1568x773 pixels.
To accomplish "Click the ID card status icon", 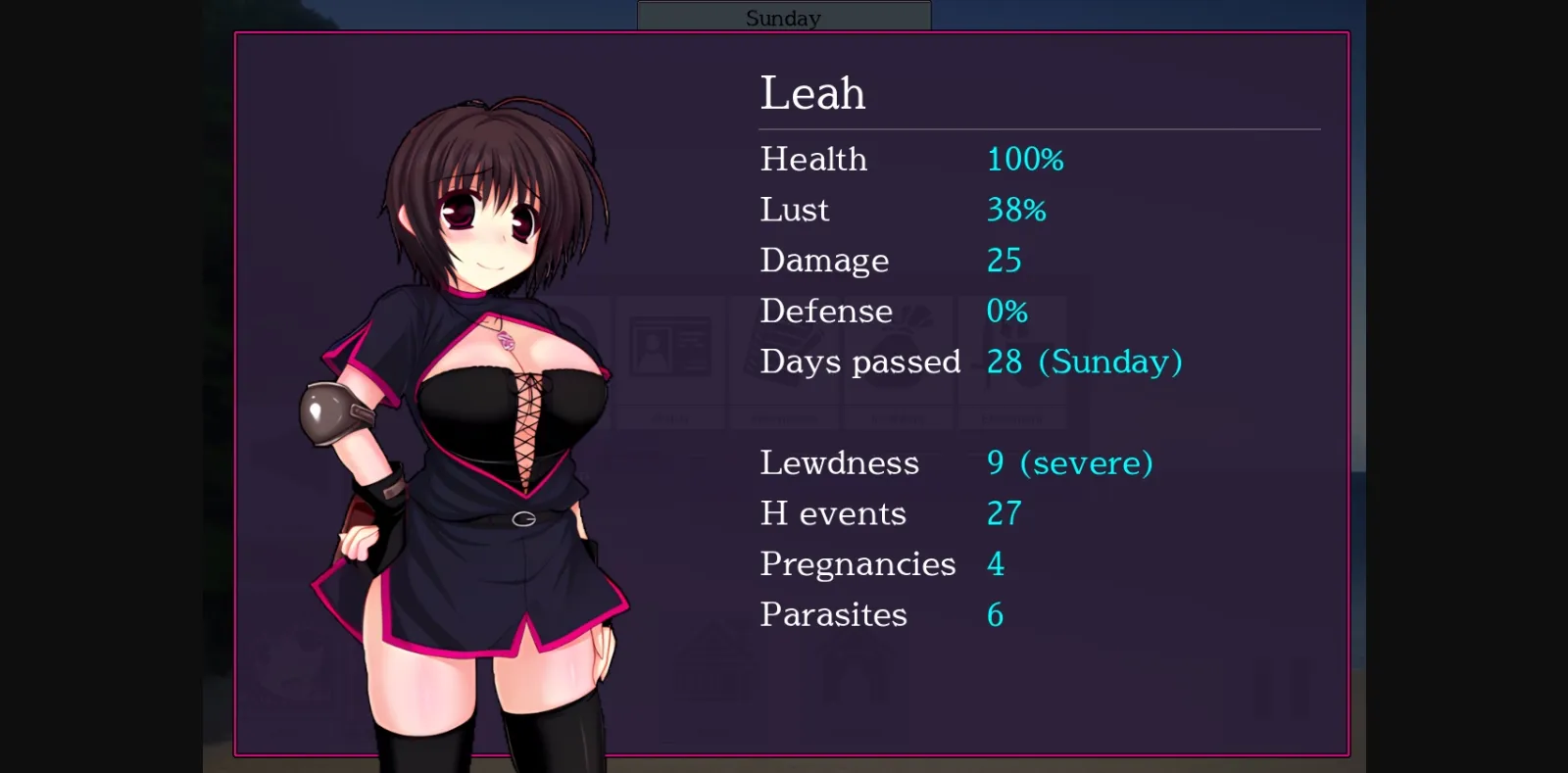I will tap(671, 348).
